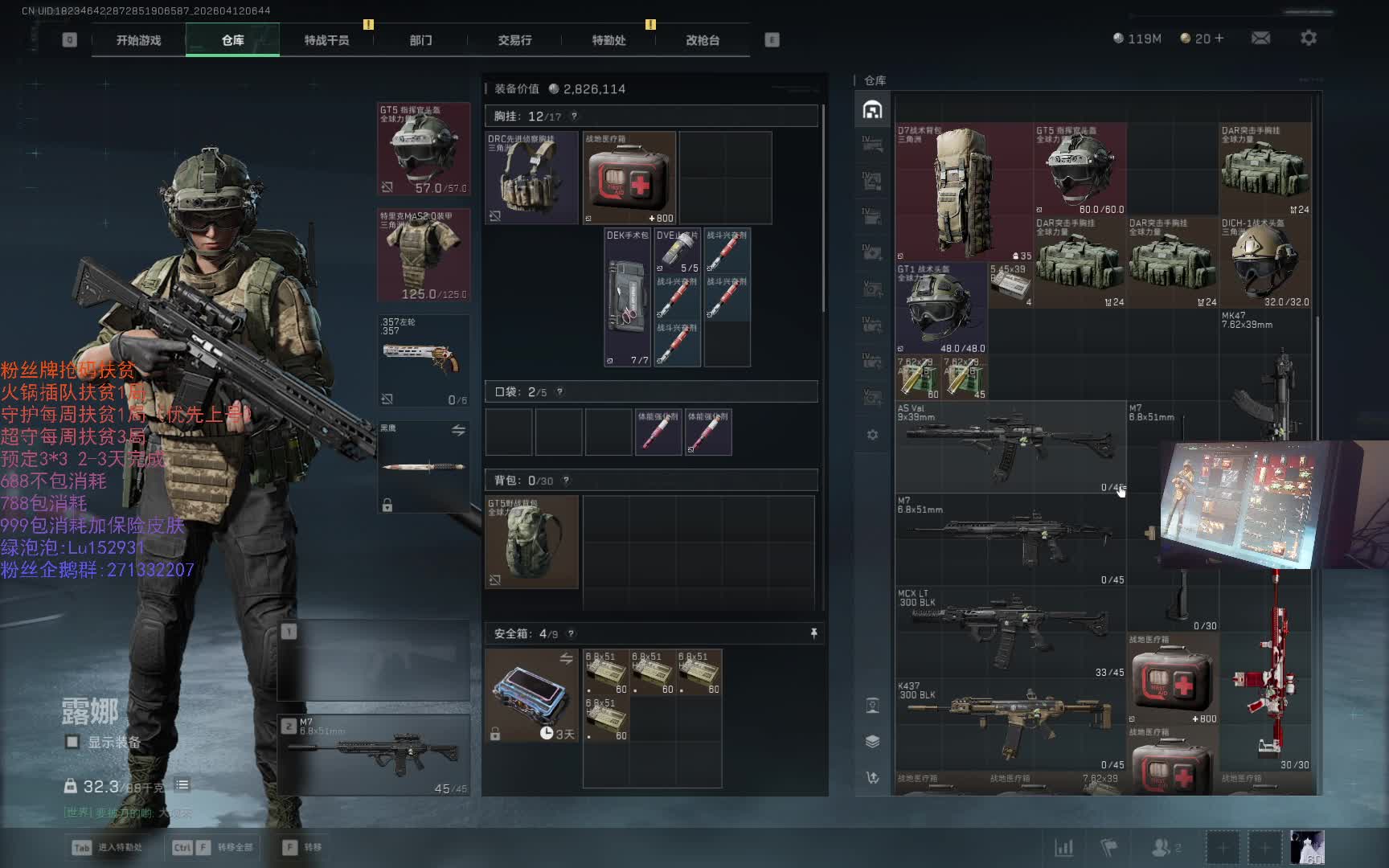This screenshot has height=868, width=1389.
Task: Open the 部门 tab
Action: pos(420,40)
